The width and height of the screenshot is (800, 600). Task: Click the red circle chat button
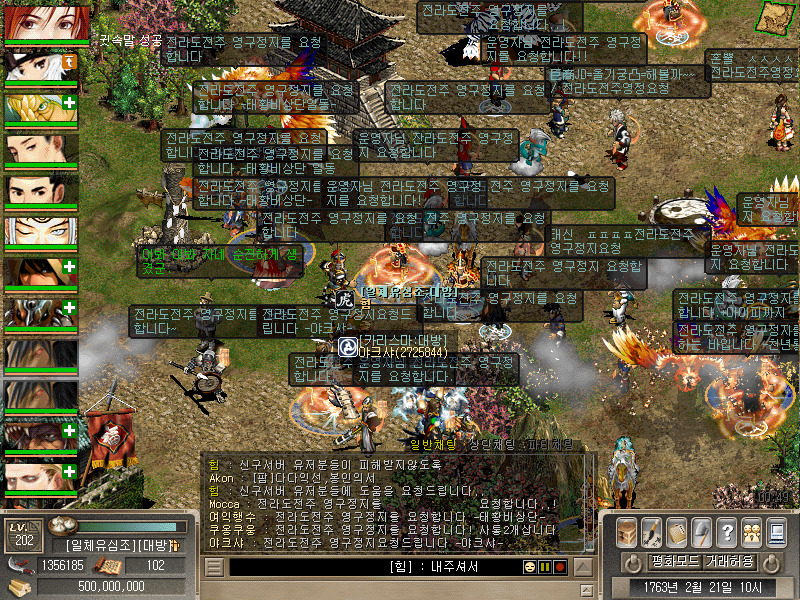click(560, 567)
